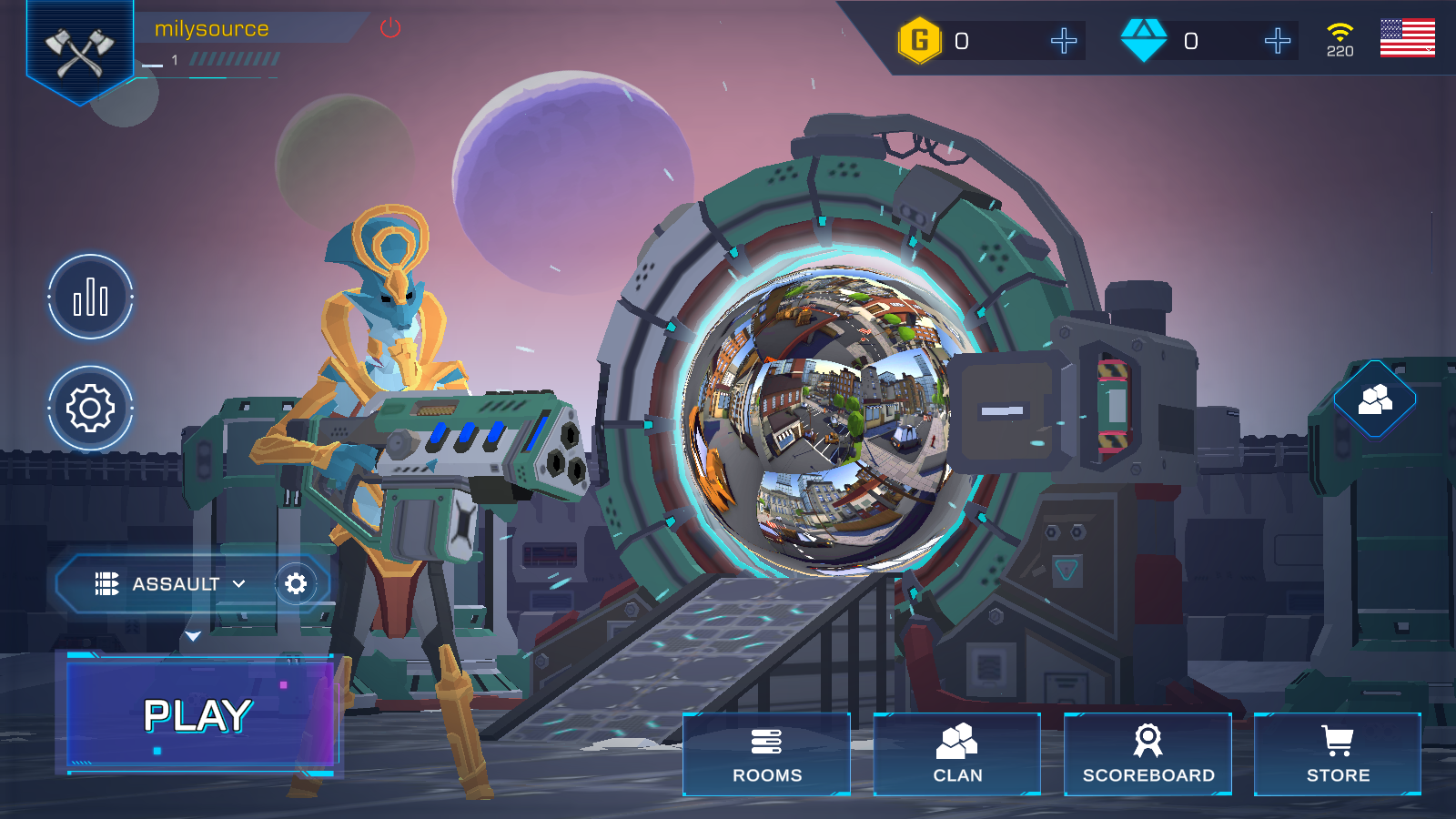Viewport: 1456px width, 819px height.
Task: Select the milysource player name
Action: (212, 29)
